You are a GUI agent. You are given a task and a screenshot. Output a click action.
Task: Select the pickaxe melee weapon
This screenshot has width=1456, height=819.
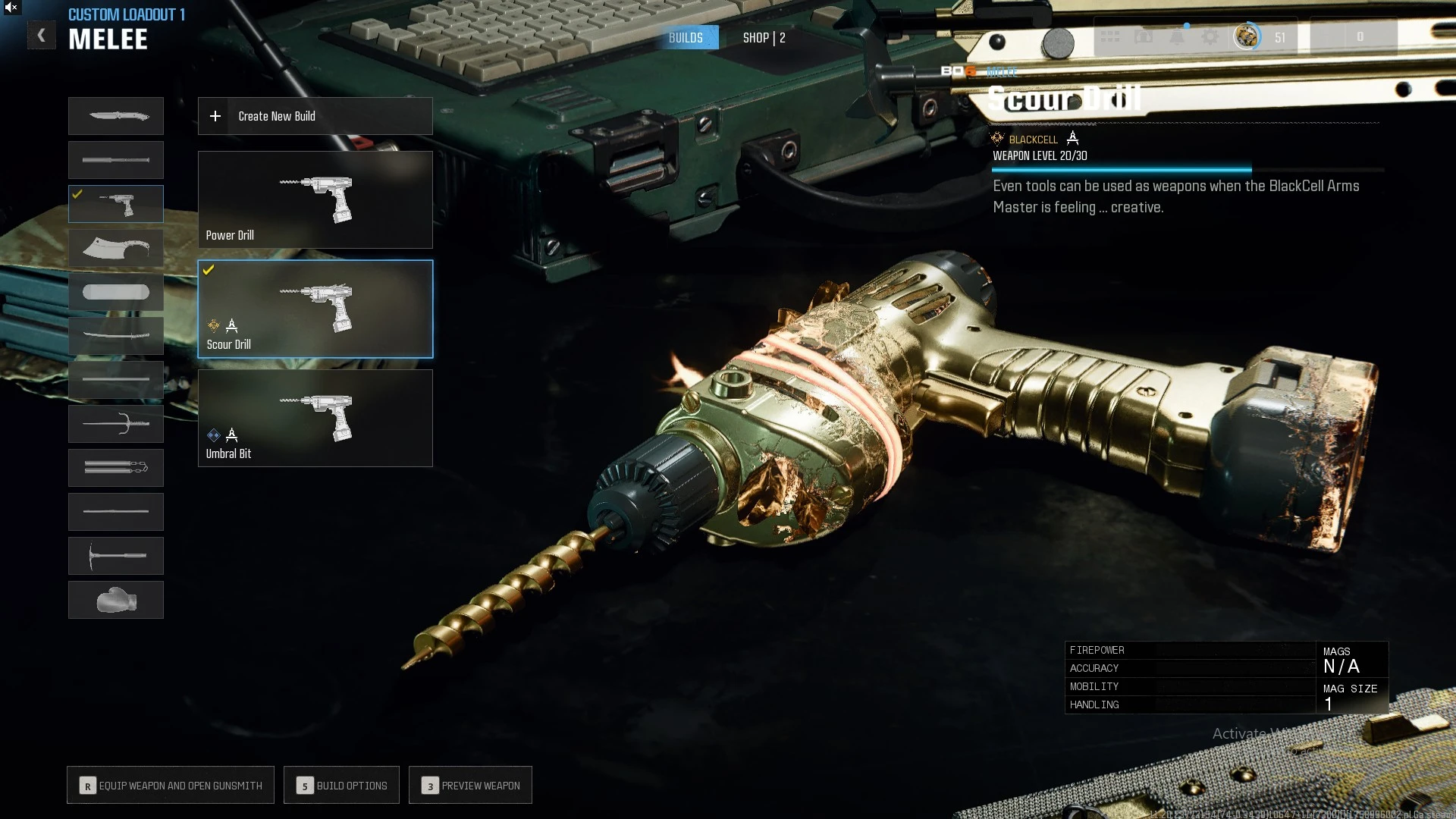tap(116, 556)
